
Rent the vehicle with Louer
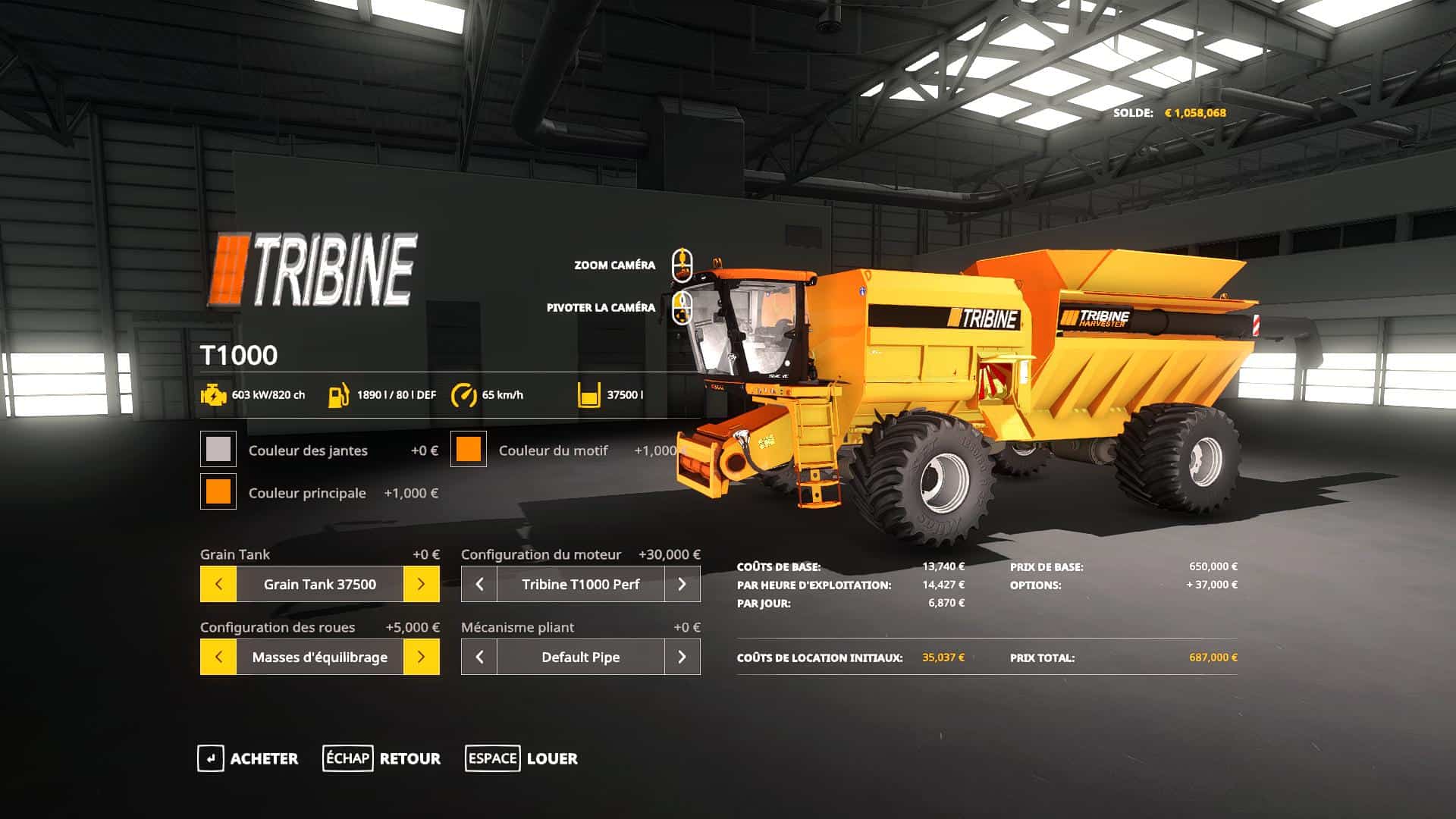pyautogui.click(x=522, y=758)
